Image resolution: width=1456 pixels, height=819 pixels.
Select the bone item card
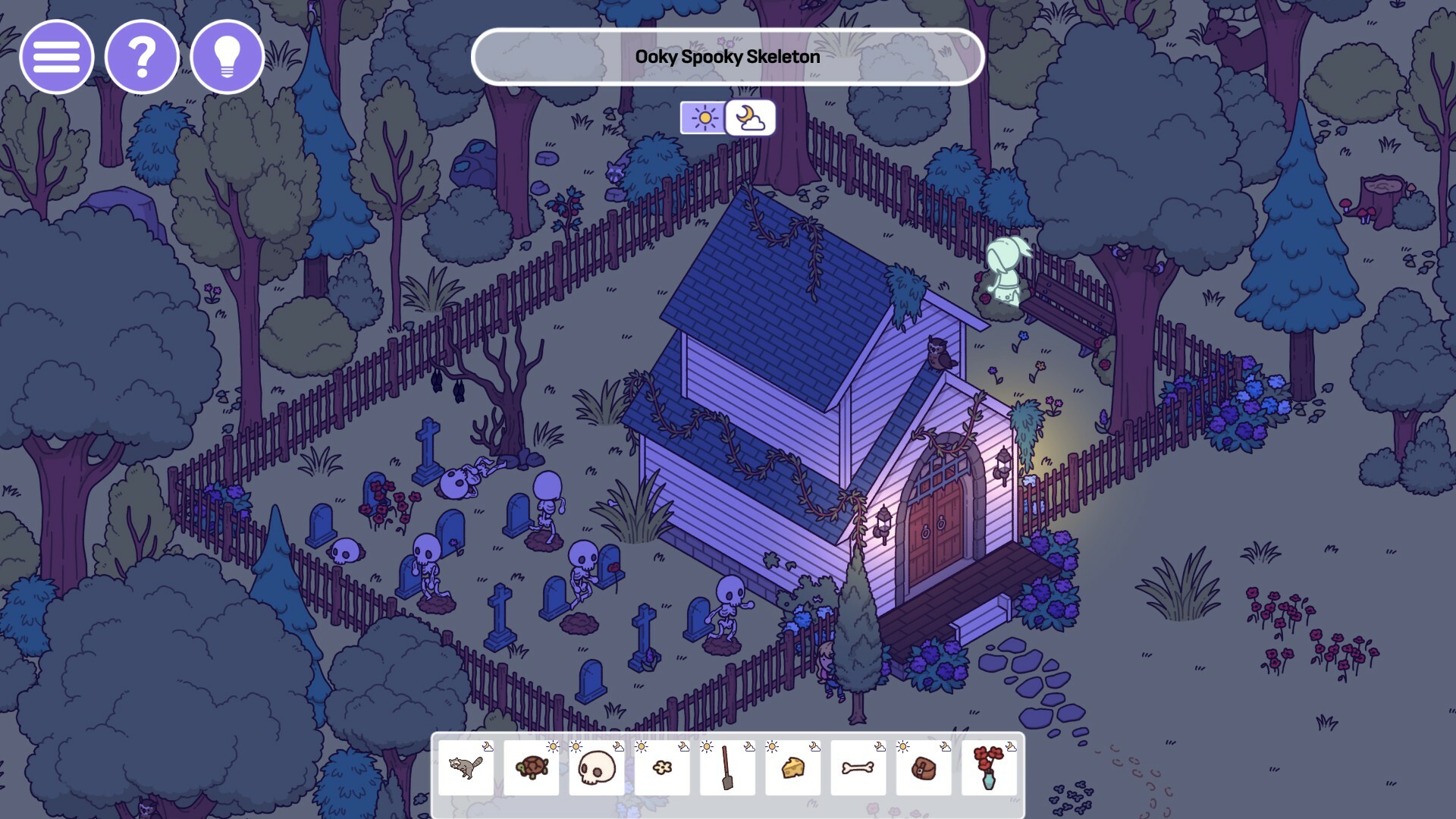[857, 767]
